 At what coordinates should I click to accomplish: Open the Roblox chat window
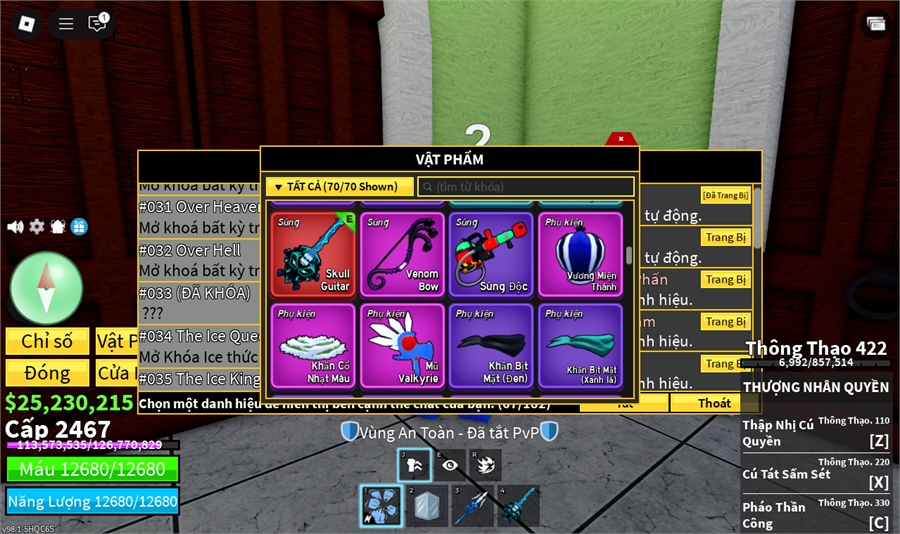tap(97, 23)
